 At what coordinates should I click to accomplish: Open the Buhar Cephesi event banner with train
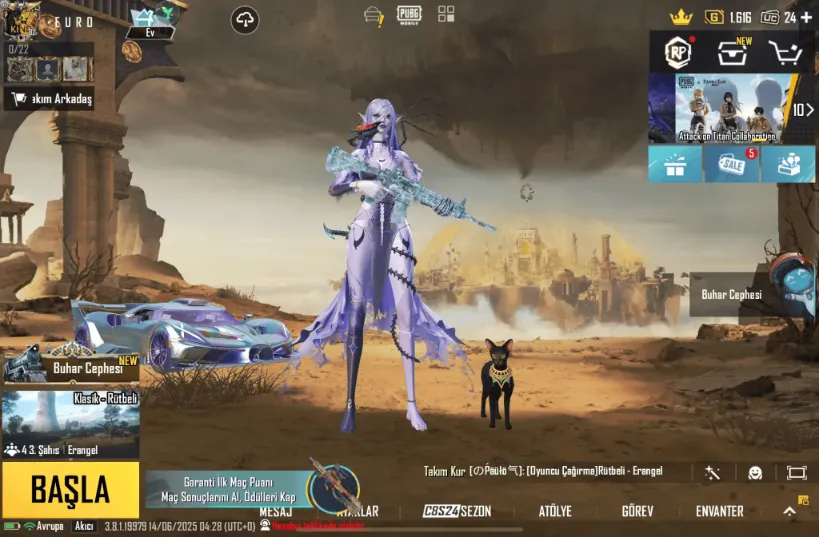(70, 366)
